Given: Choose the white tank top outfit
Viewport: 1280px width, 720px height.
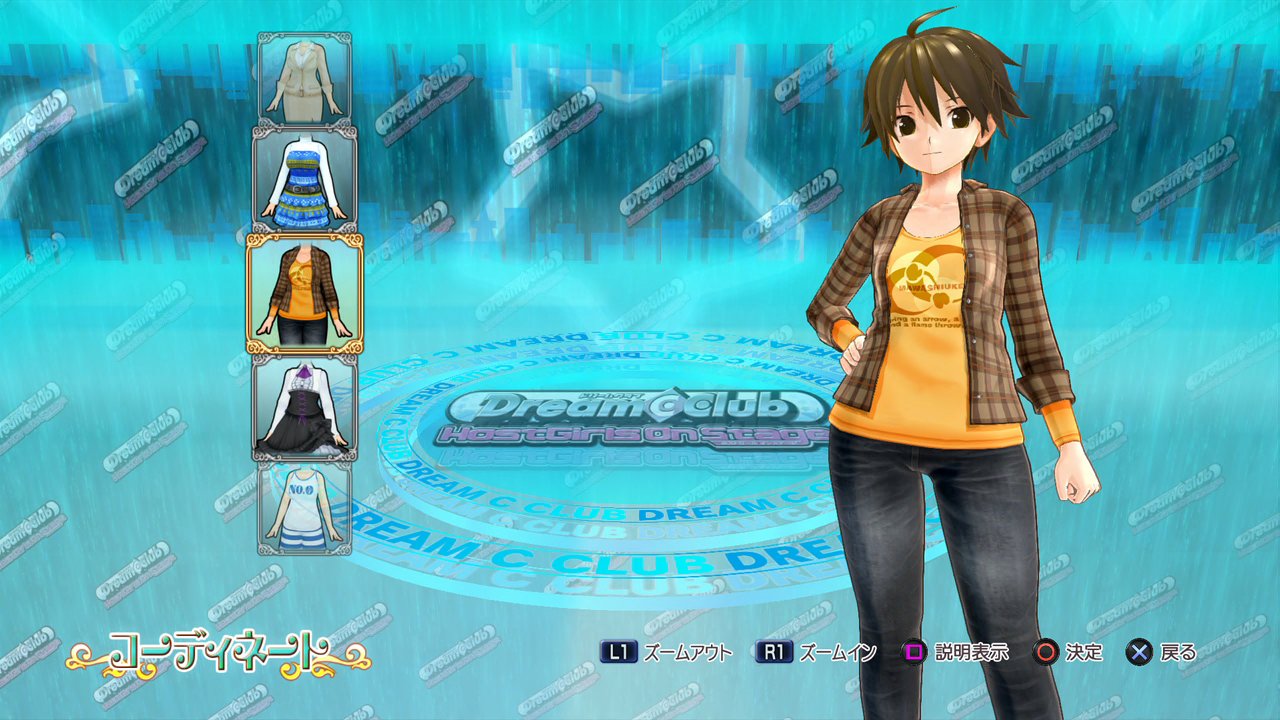Looking at the screenshot, I should (305, 507).
